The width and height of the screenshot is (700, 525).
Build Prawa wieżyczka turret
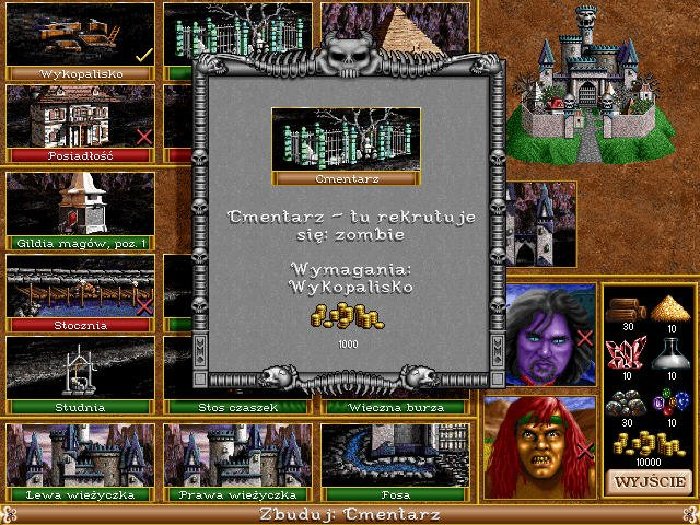click(237, 458)
